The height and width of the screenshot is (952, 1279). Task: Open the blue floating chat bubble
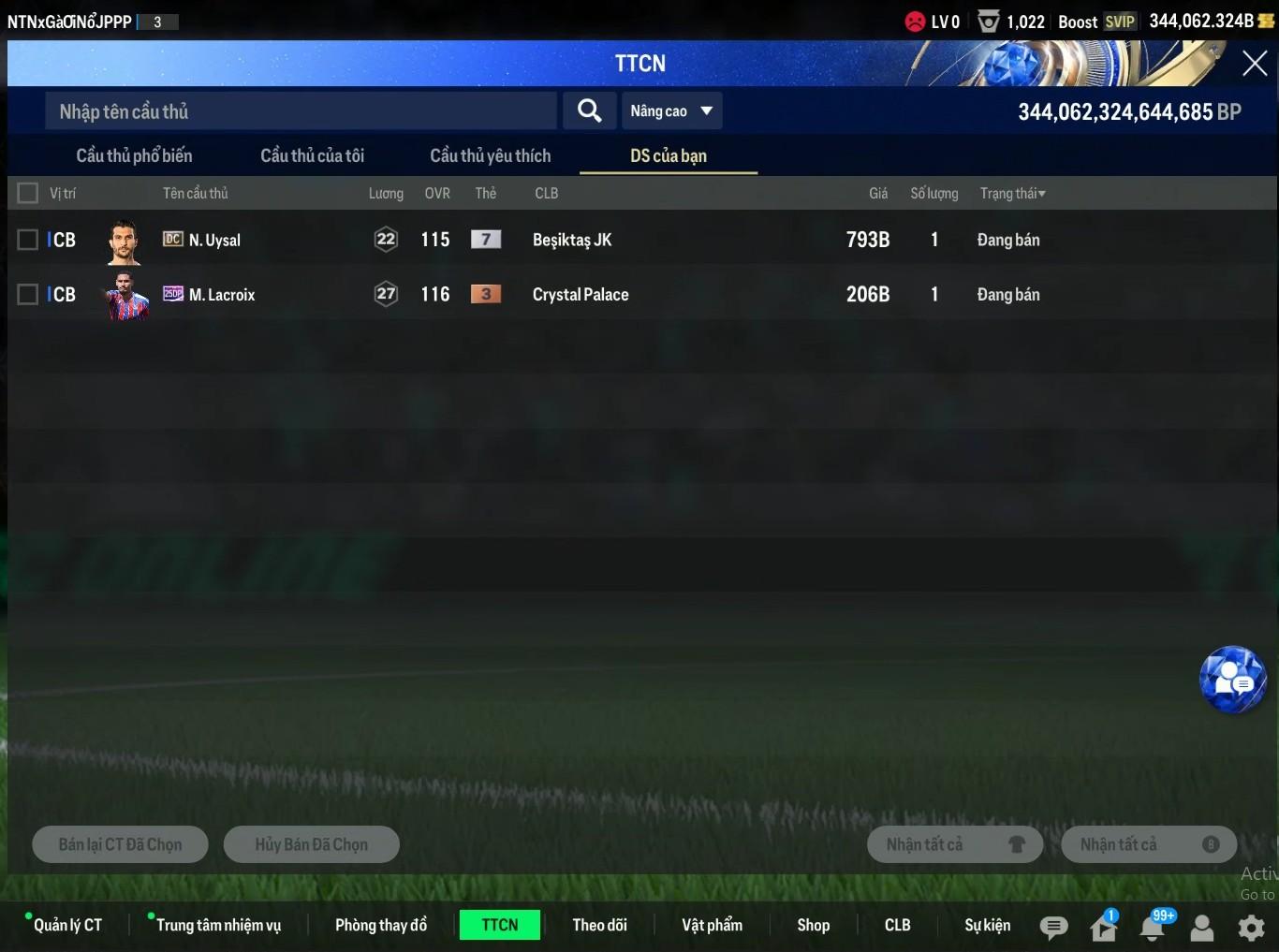(1232, 680)
